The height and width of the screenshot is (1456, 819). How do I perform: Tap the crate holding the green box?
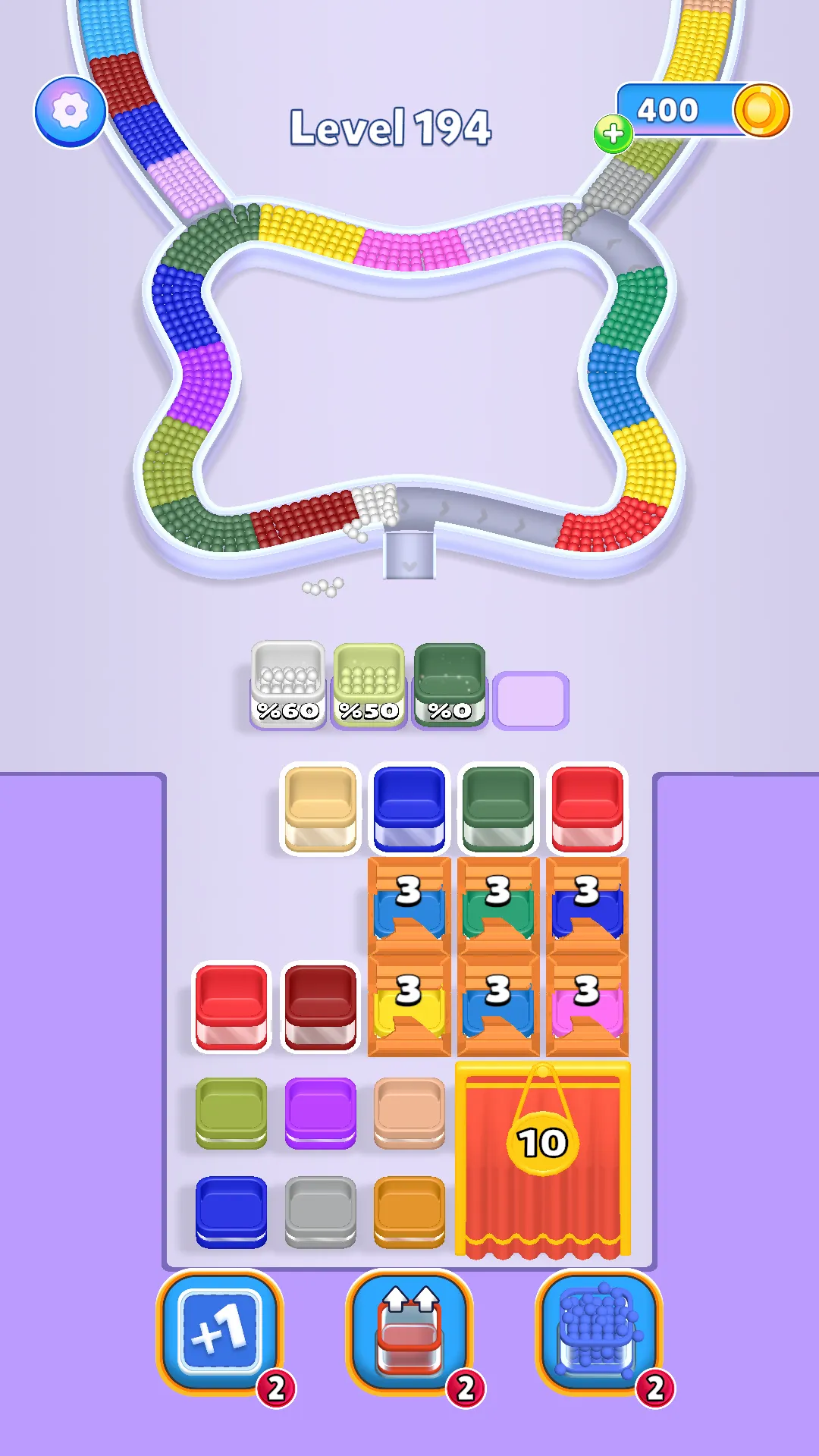pyautogui.click(x=498, y=907)
